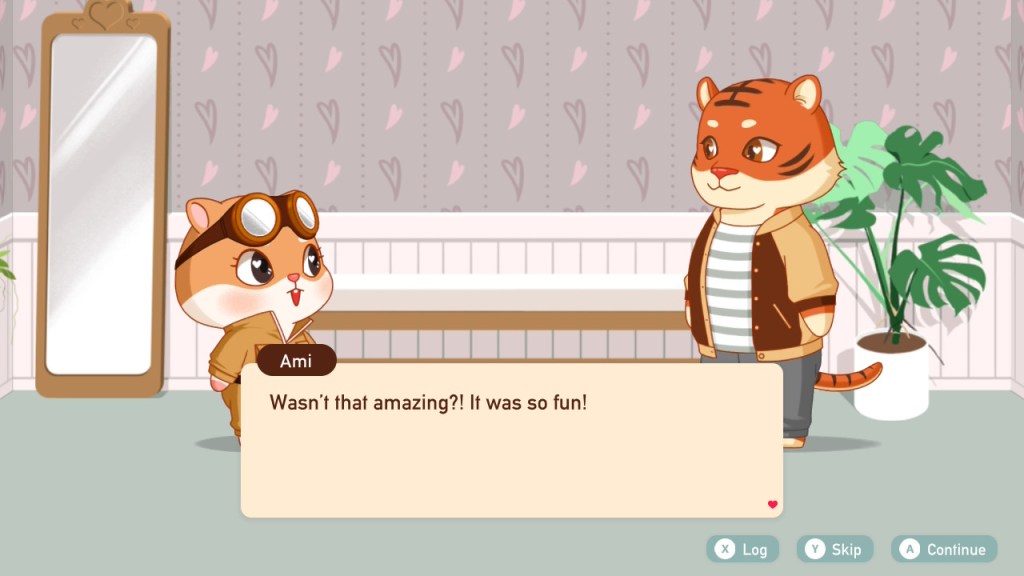This screenshot has height=576, width=1024.
Task: Open the dialogue Log
Action: pos(742,549)
